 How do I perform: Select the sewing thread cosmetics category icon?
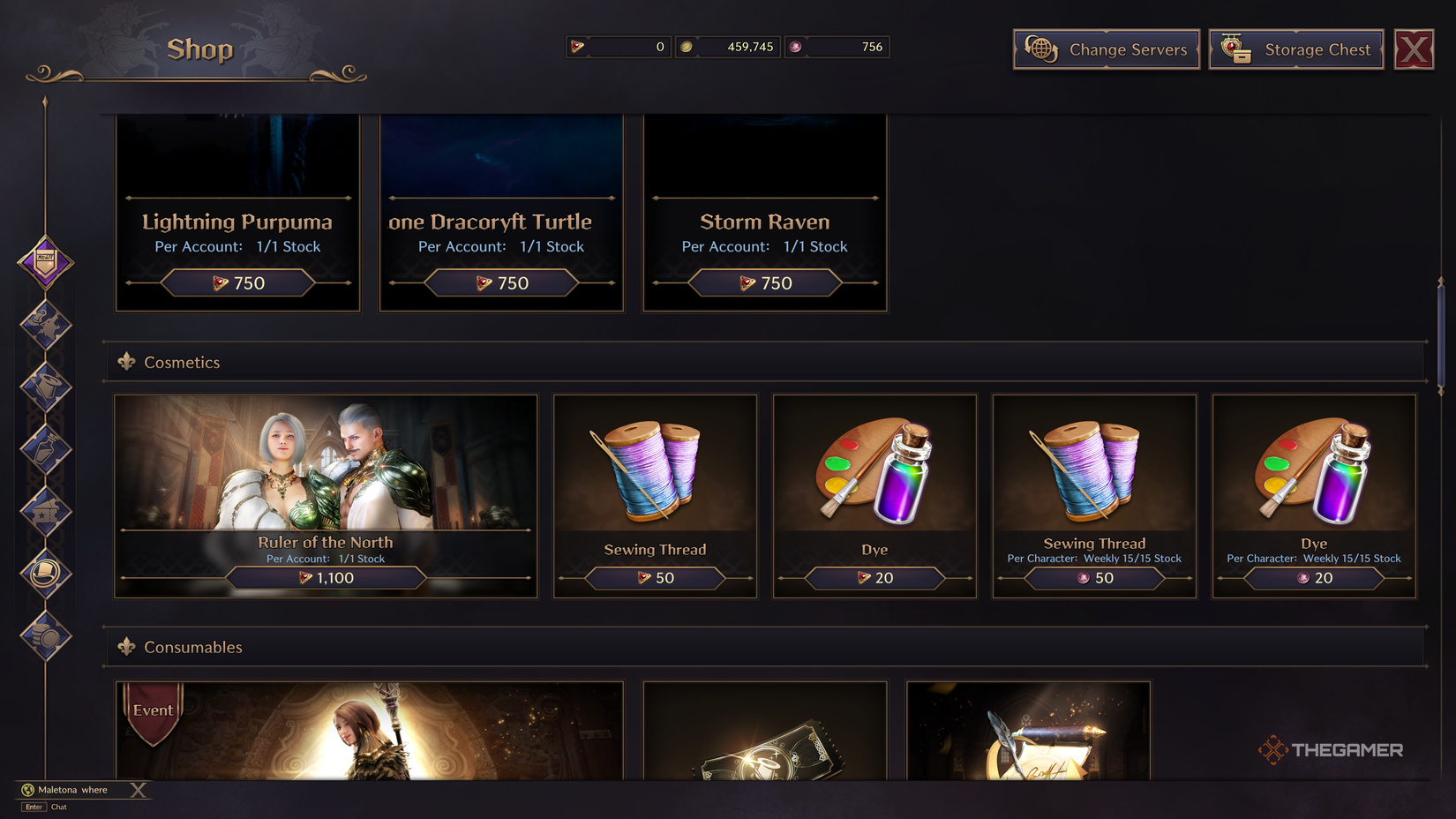point(46,388)
